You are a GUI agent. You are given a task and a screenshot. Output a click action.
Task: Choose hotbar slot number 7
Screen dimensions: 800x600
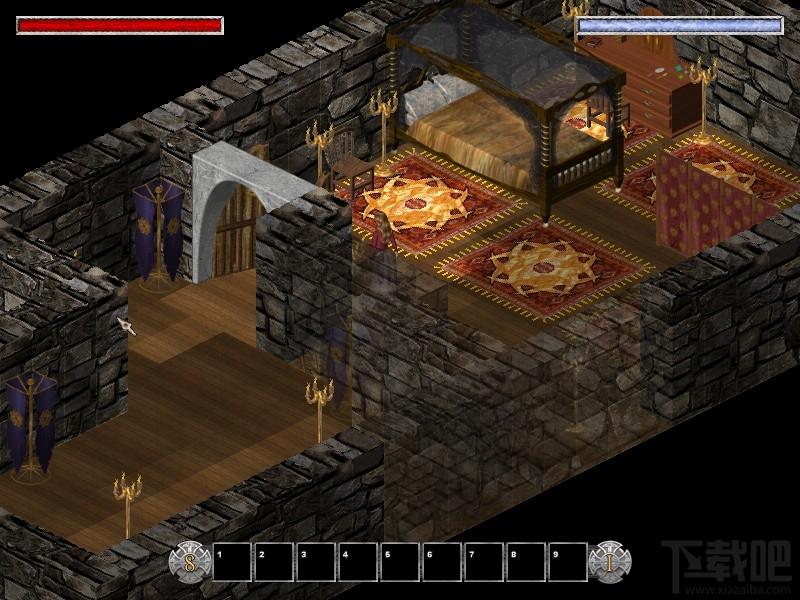point(484,562)
